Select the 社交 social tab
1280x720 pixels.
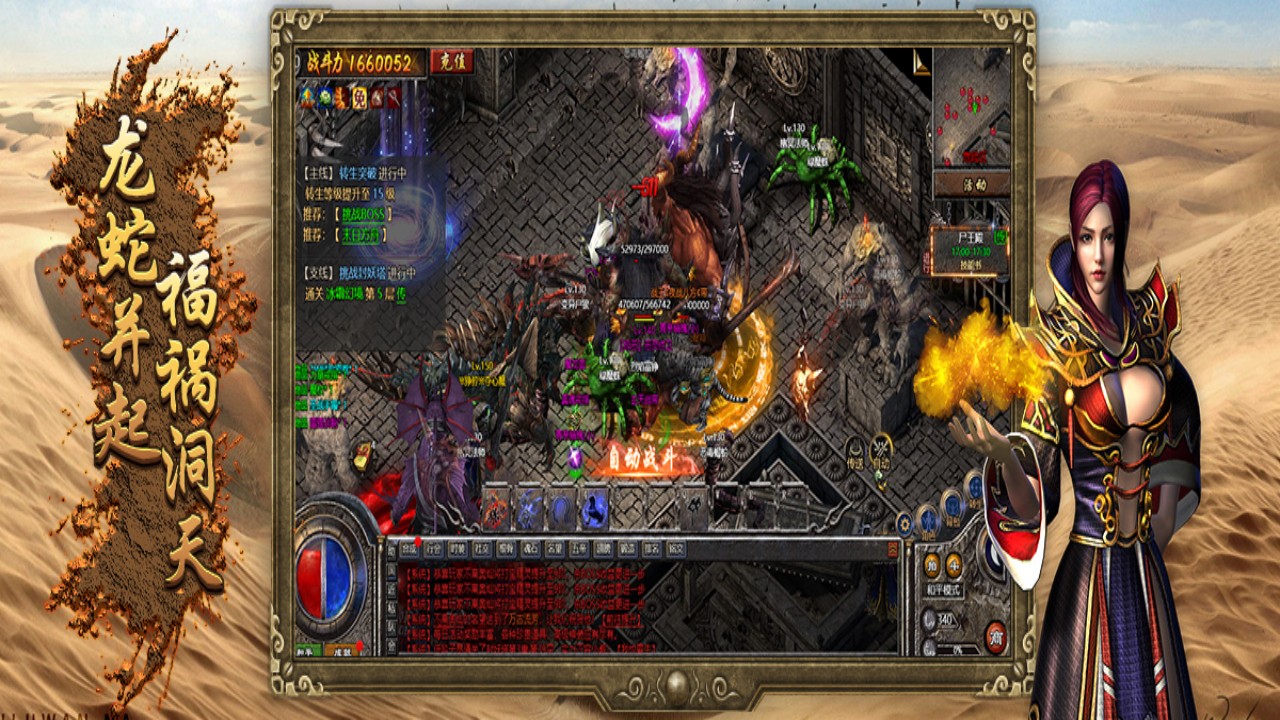click(482, 548)
